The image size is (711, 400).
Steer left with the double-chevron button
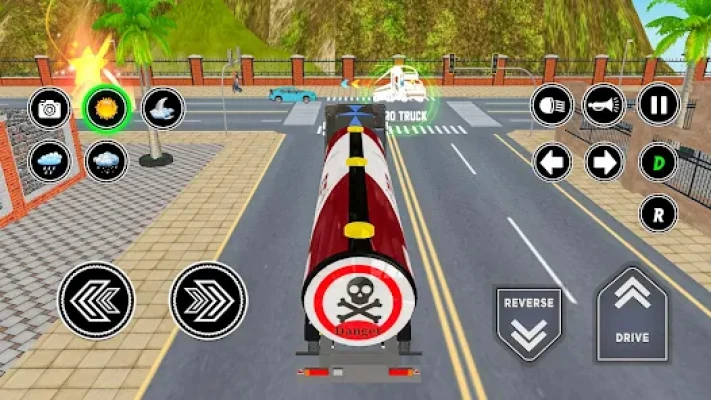coord(96,299)
